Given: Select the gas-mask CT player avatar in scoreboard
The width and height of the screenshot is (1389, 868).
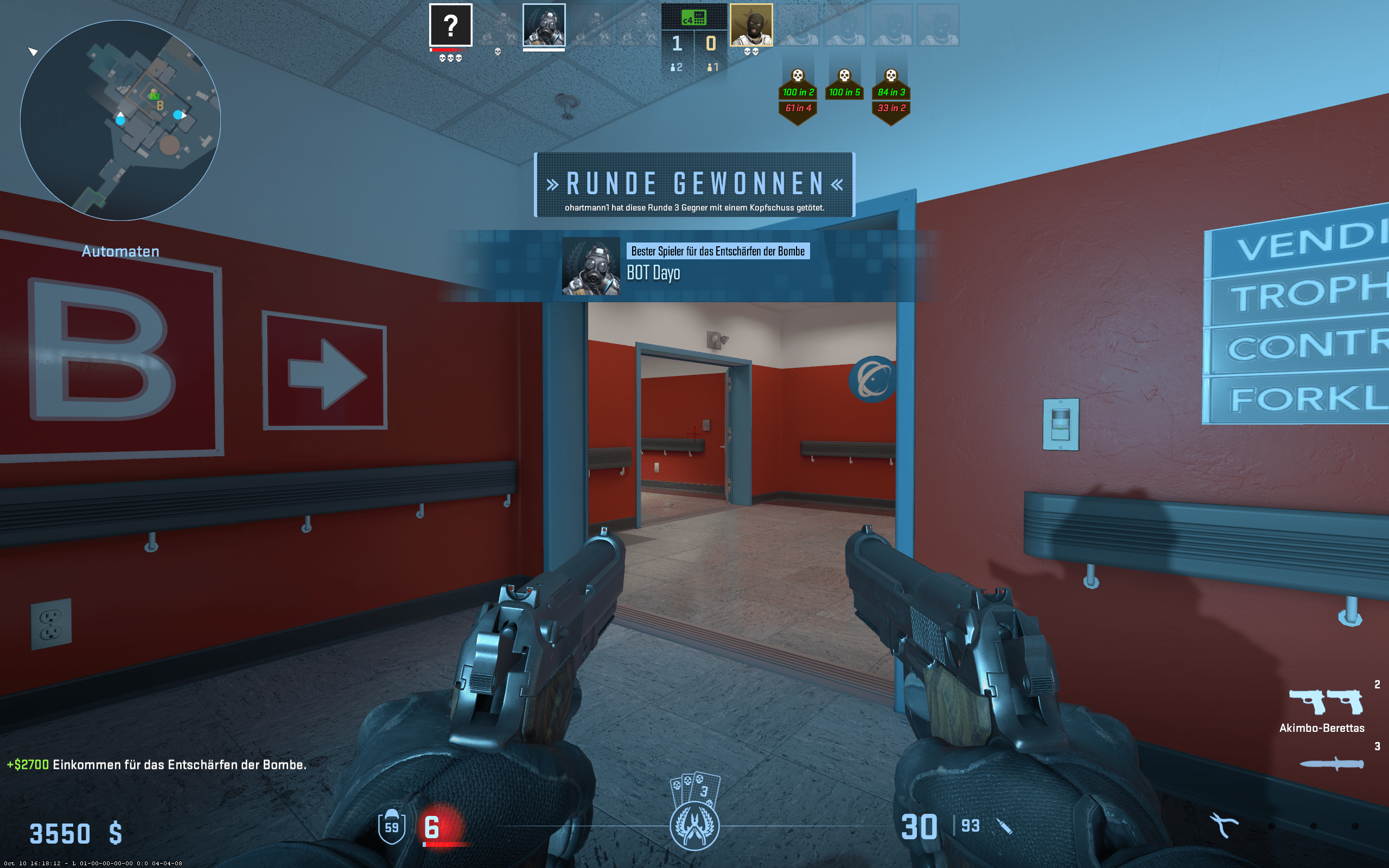Looking at the screenshot, I should [544, 25].
